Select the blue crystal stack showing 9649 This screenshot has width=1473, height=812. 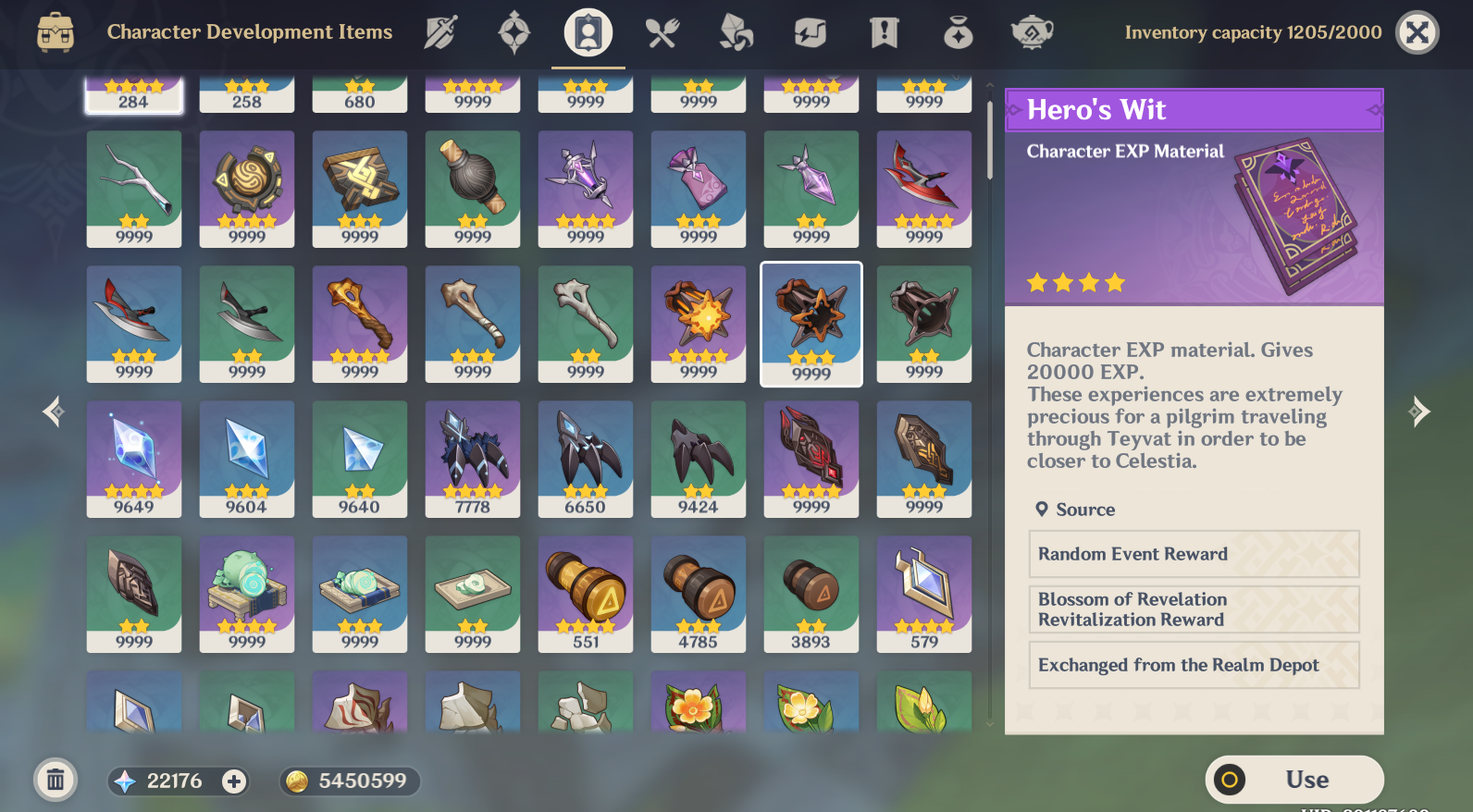(x=133, y=459)
